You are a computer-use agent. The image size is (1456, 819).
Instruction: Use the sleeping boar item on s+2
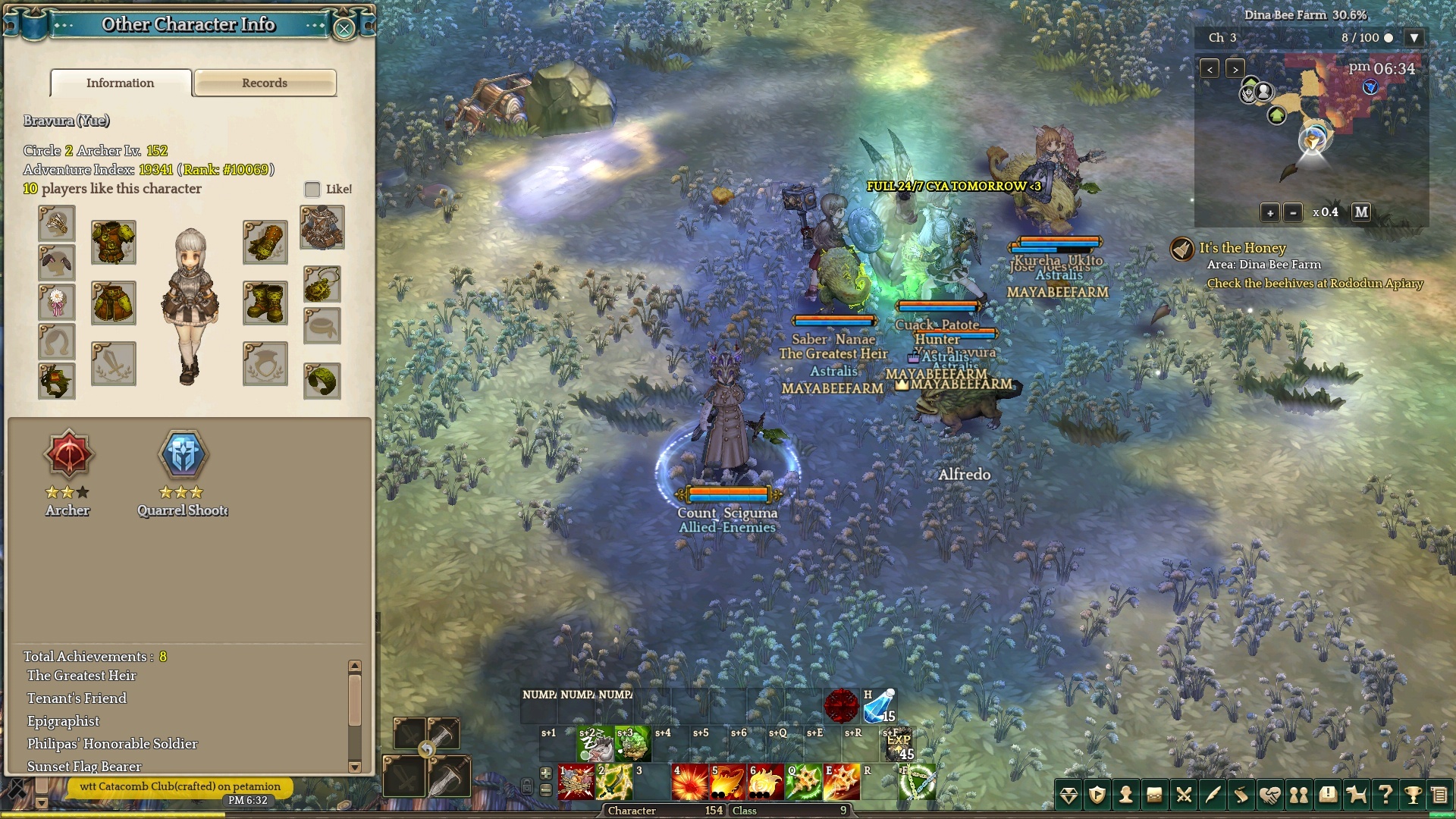click(595, 744)
